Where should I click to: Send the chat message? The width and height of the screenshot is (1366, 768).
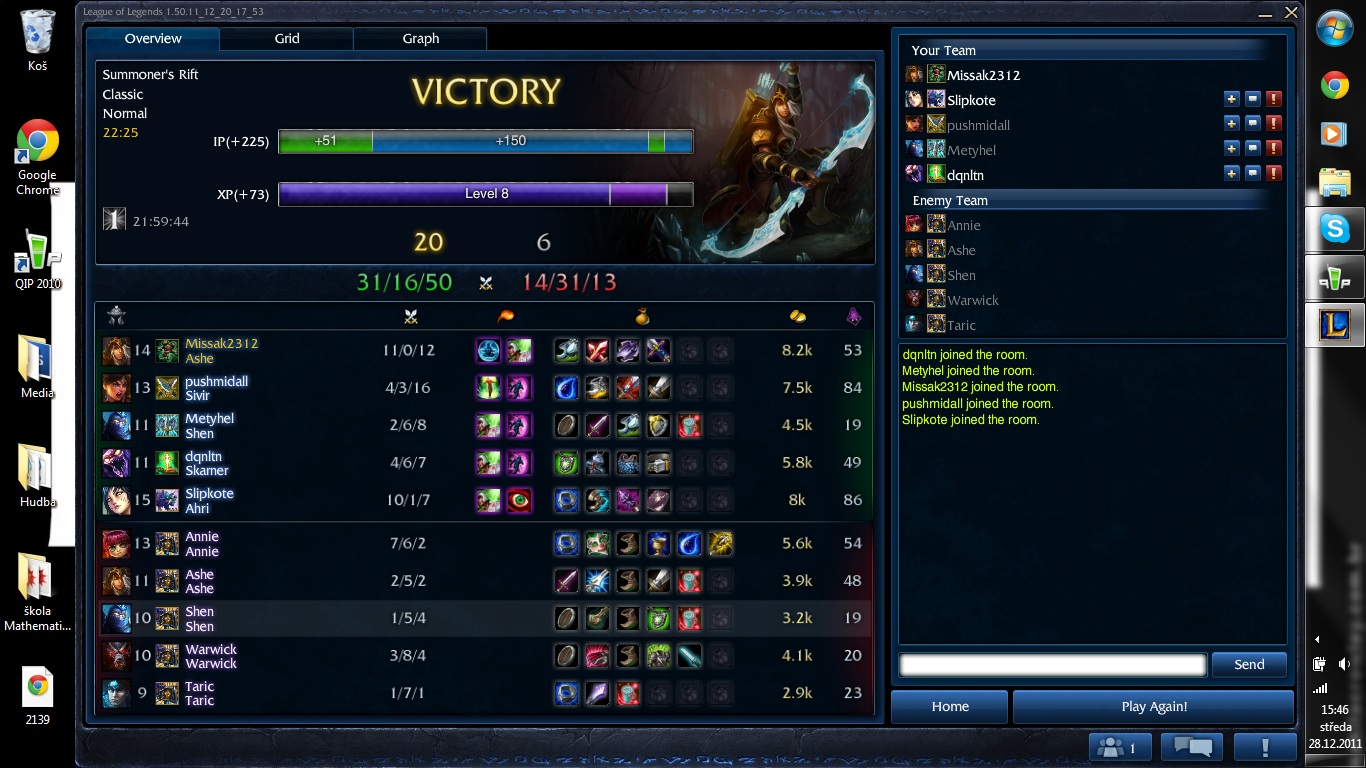tap(1249, 664)
